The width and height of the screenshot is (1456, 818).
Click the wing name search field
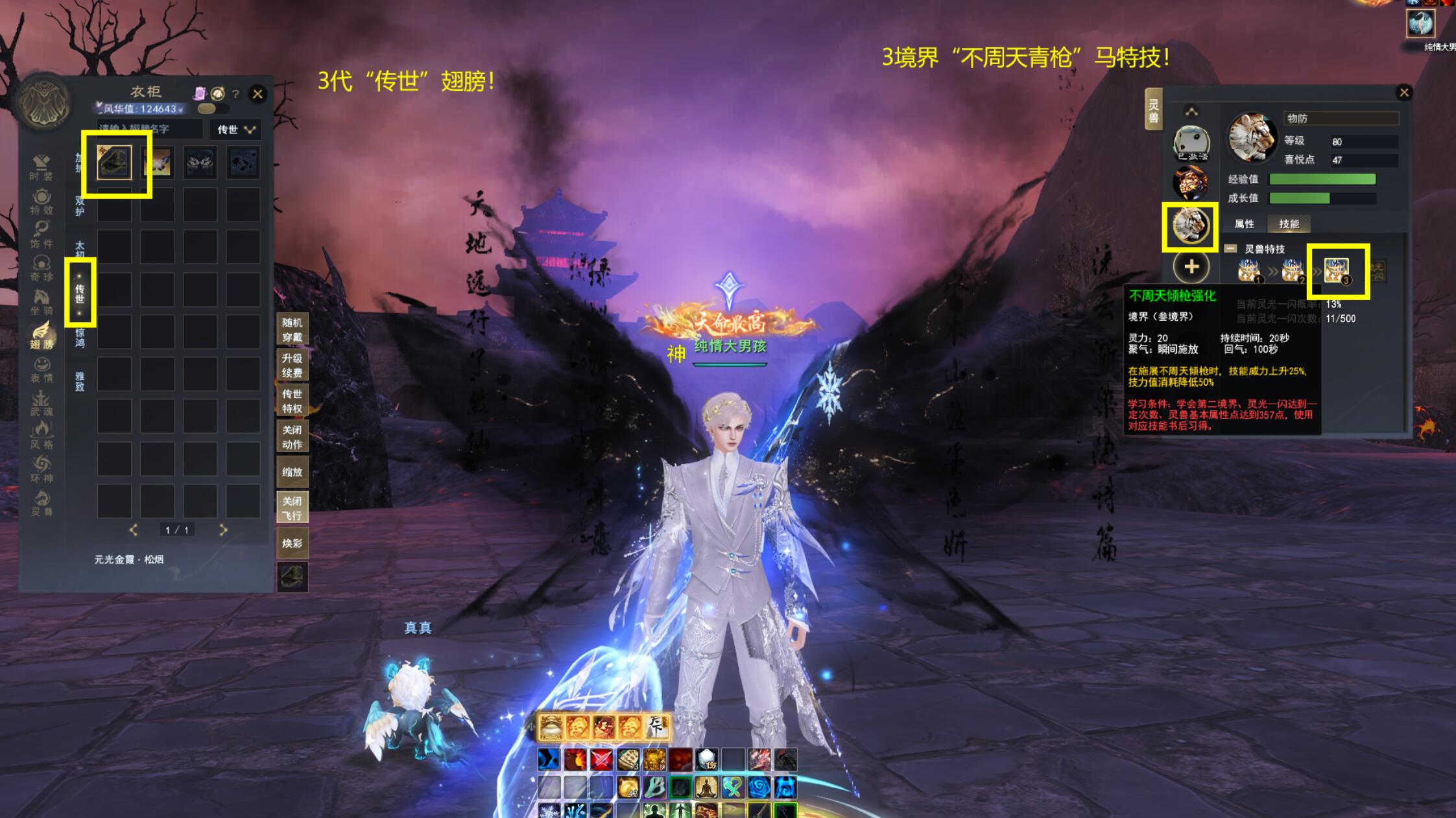tap(149, 129)
